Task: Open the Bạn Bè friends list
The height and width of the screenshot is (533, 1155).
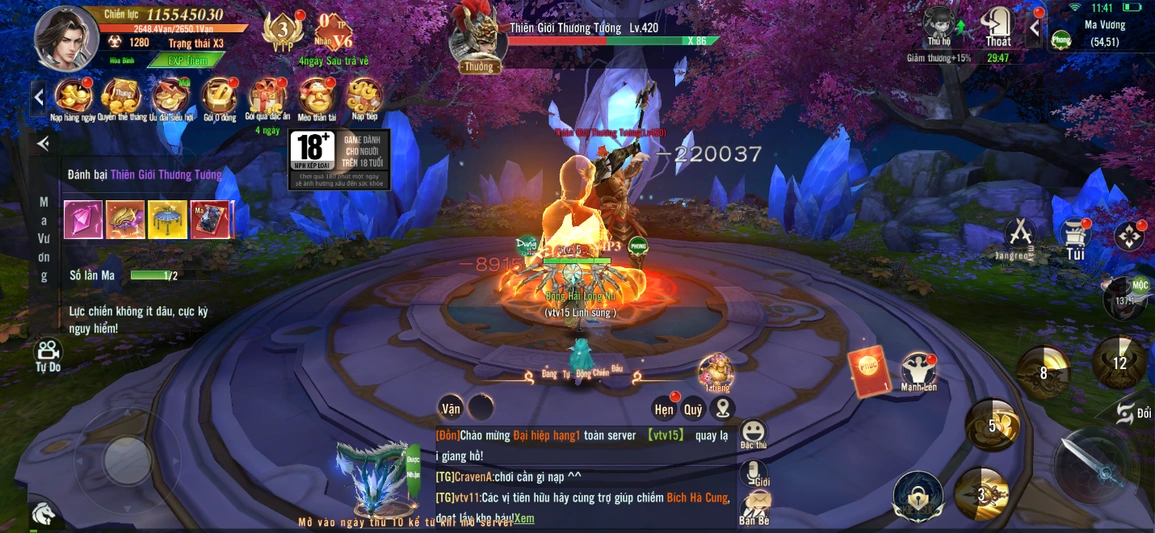Action: (x=754, y=507)
